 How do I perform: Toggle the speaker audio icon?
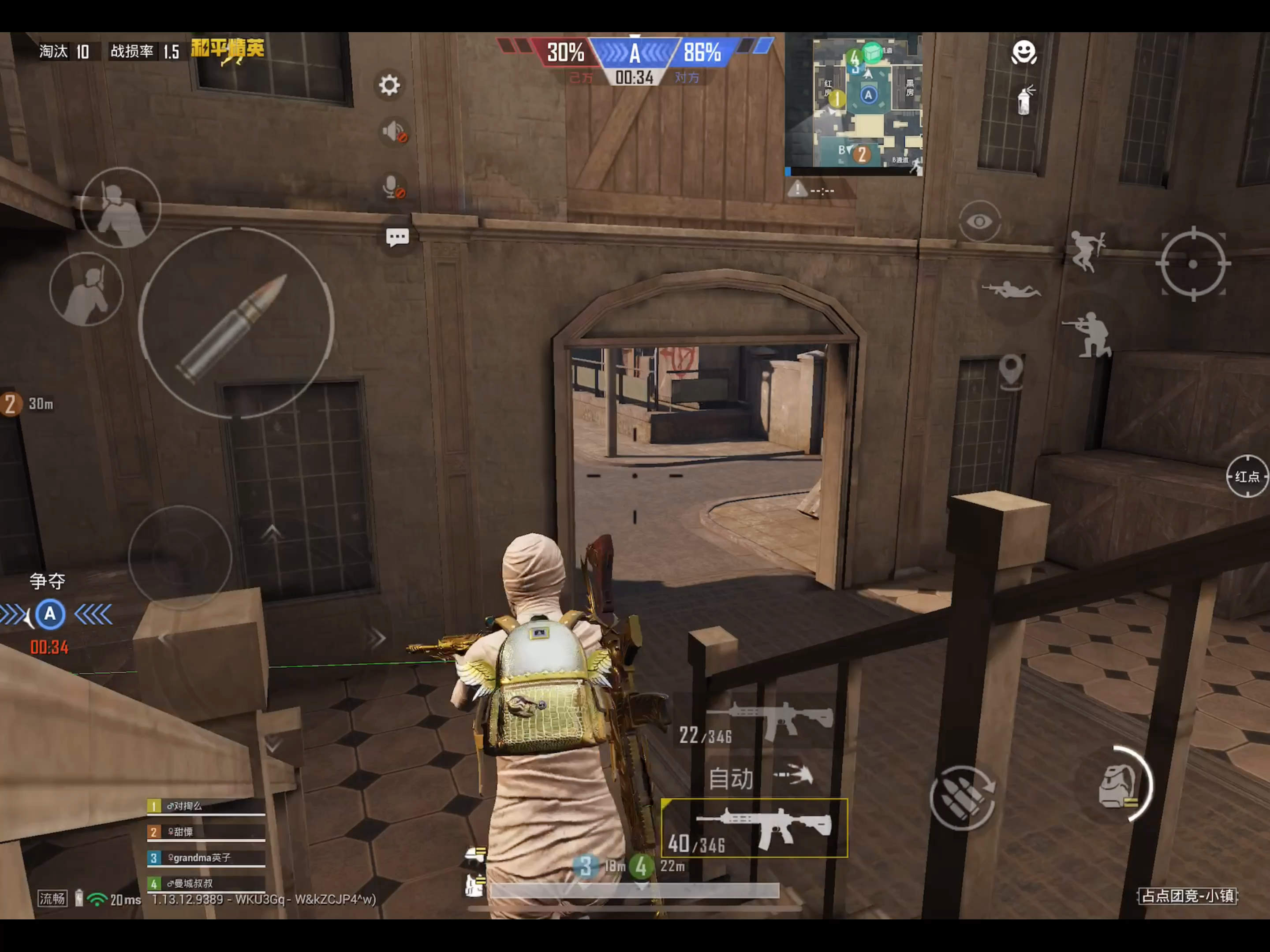pyautogui.click(x=394, y=132)
